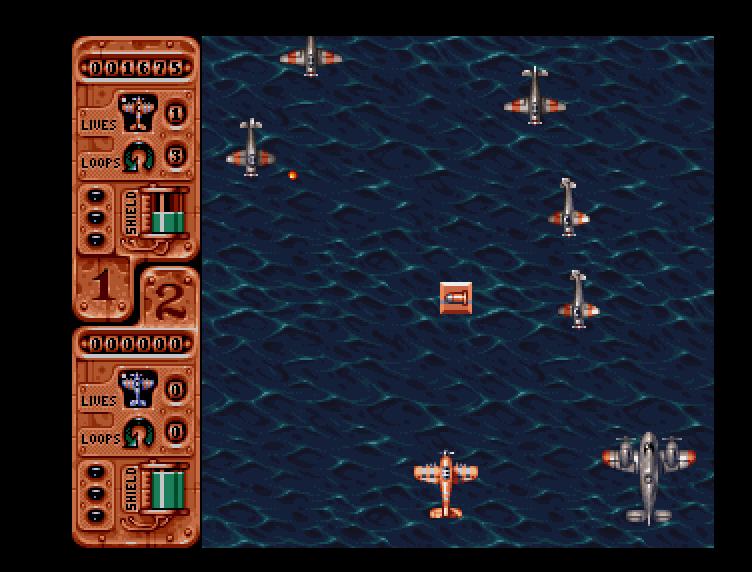Click player one's orange plane lives icon
The image size is (752, 572).
(x=136, y=112)
